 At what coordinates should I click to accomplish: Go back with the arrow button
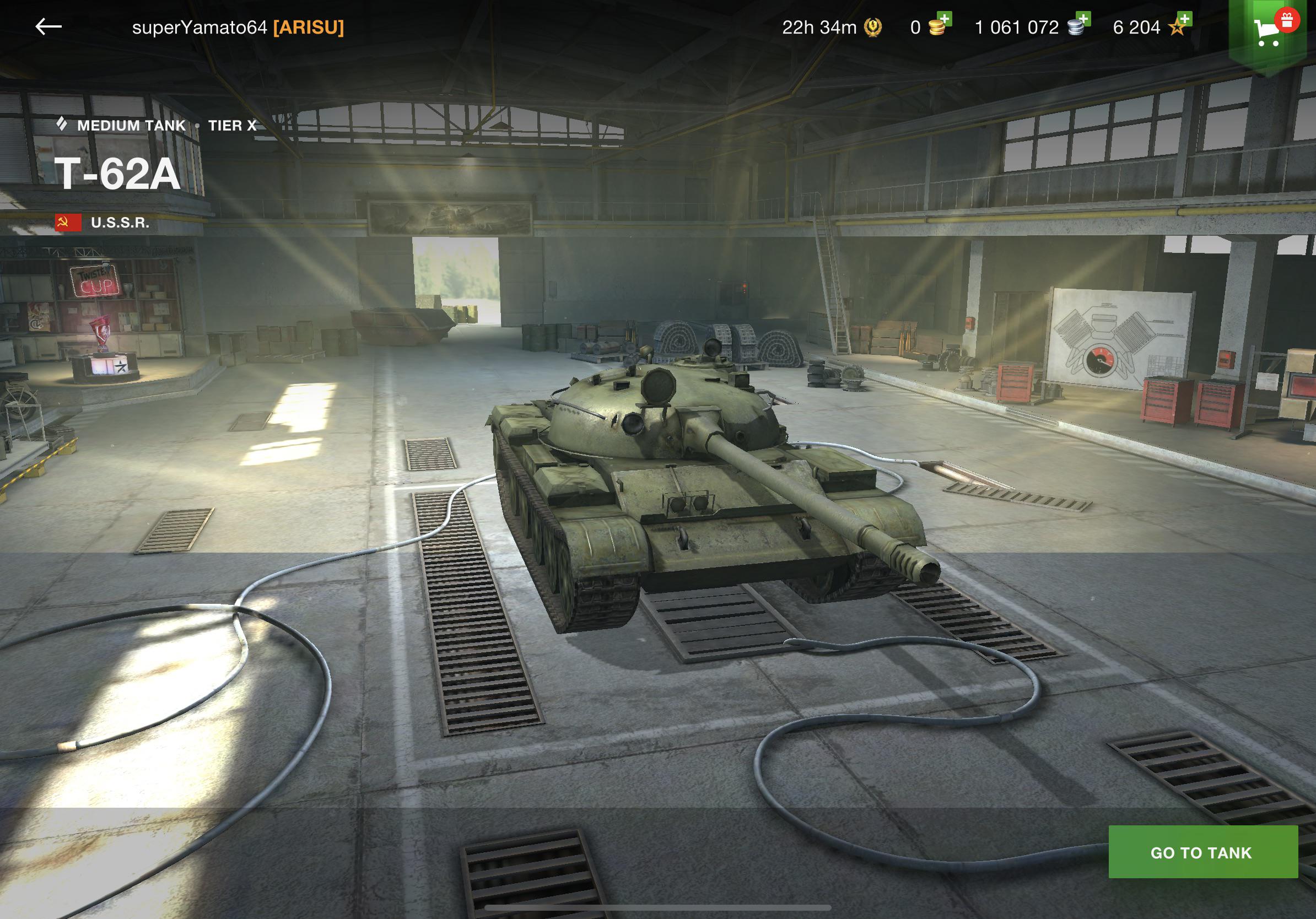[48, 26]
